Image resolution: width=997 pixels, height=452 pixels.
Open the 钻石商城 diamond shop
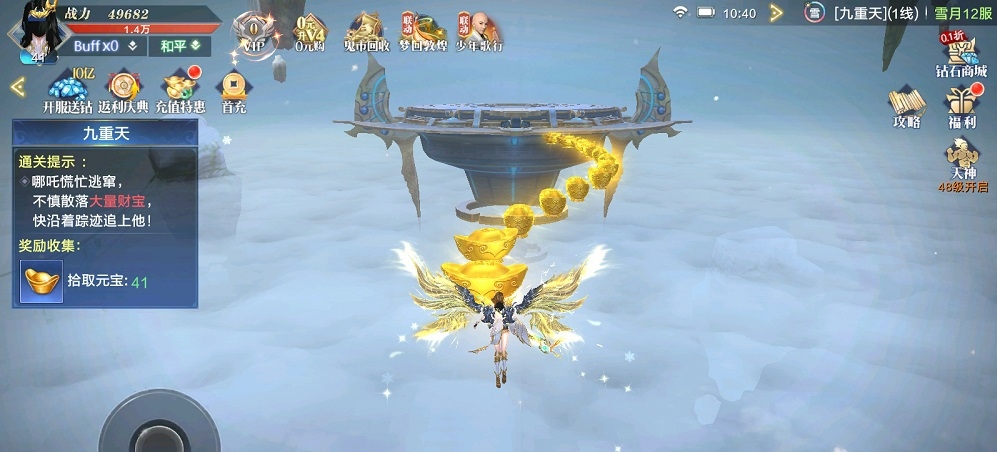960,55
